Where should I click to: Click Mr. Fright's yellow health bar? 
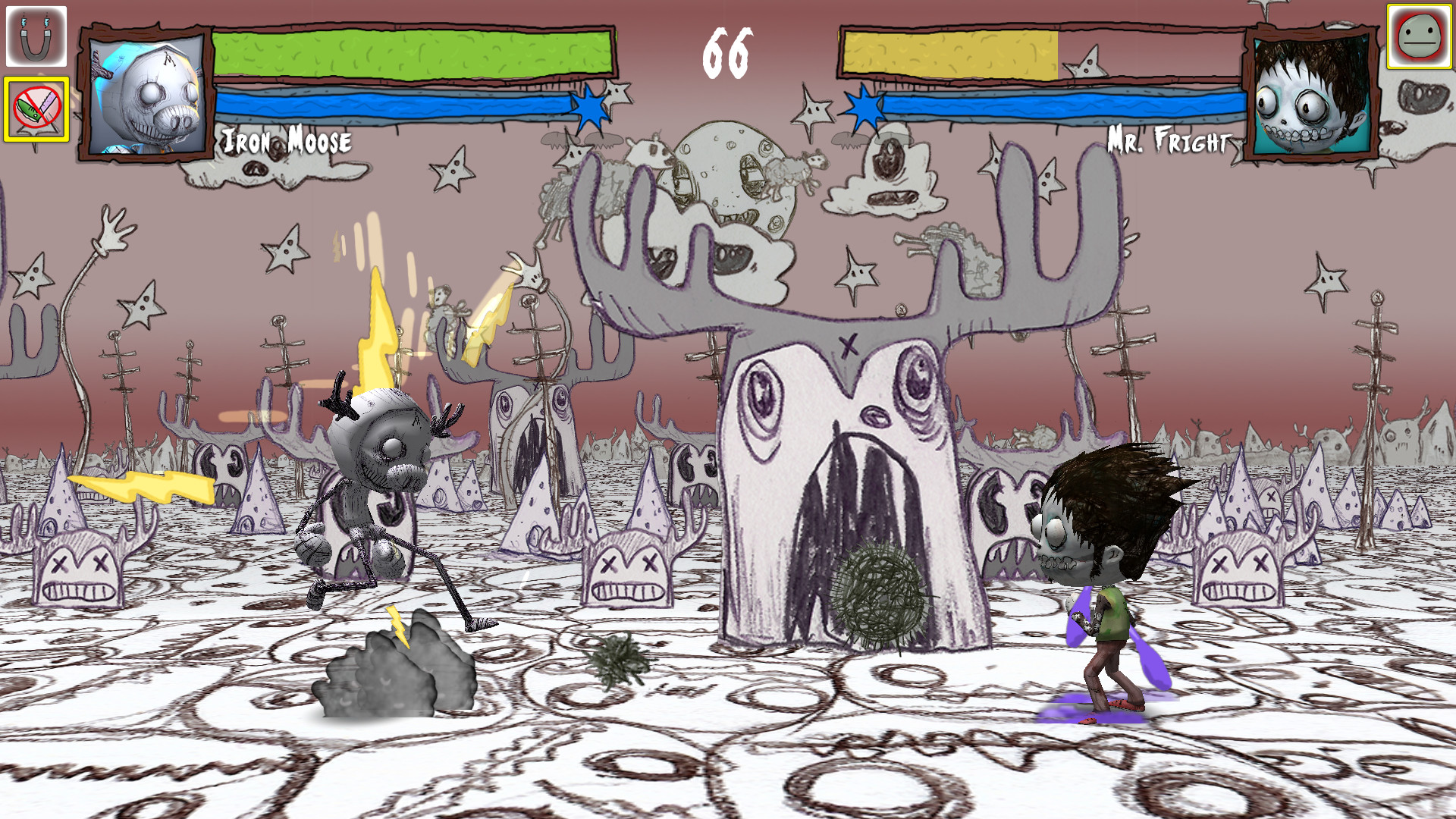pos(948,53)
